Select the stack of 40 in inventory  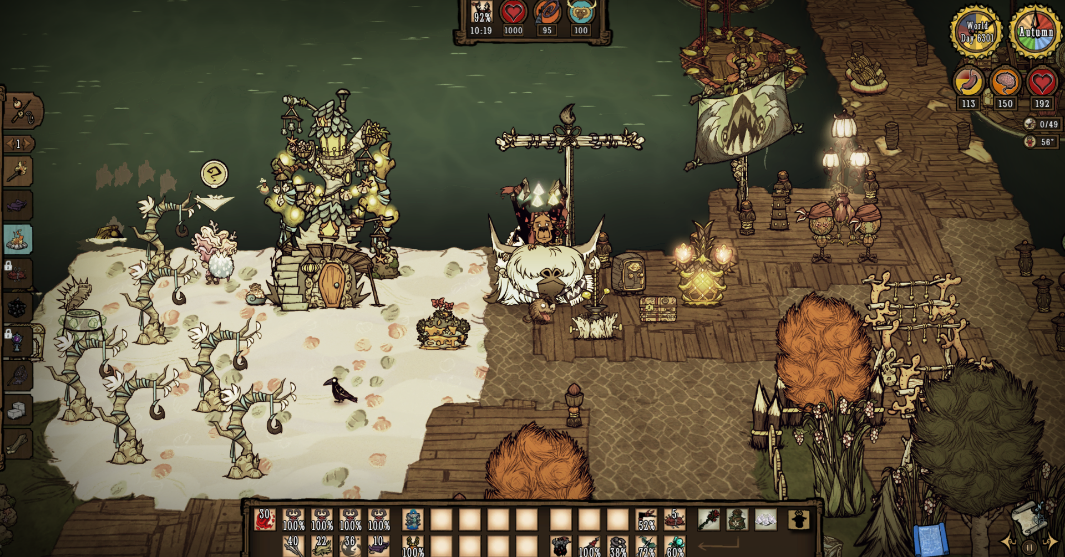pos(293,547)
